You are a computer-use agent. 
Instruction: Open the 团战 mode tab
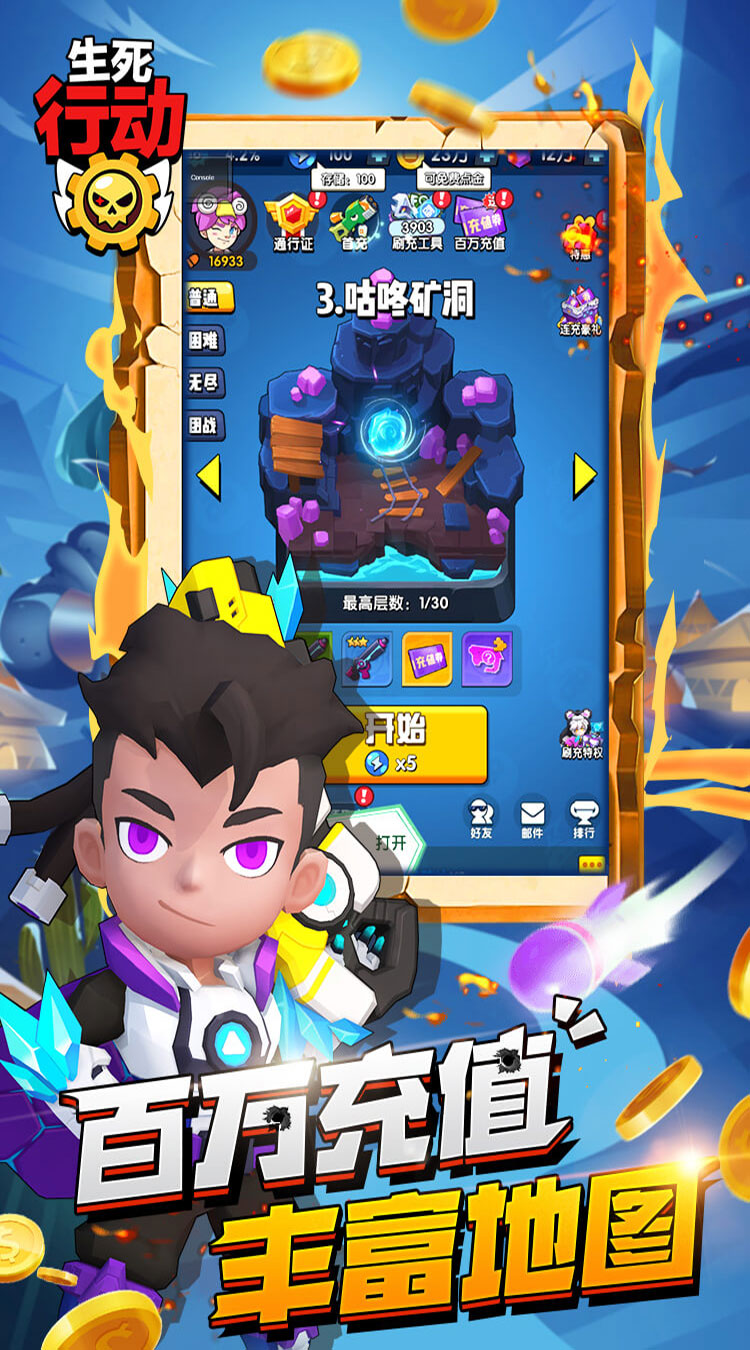click(x=204, y=426)
